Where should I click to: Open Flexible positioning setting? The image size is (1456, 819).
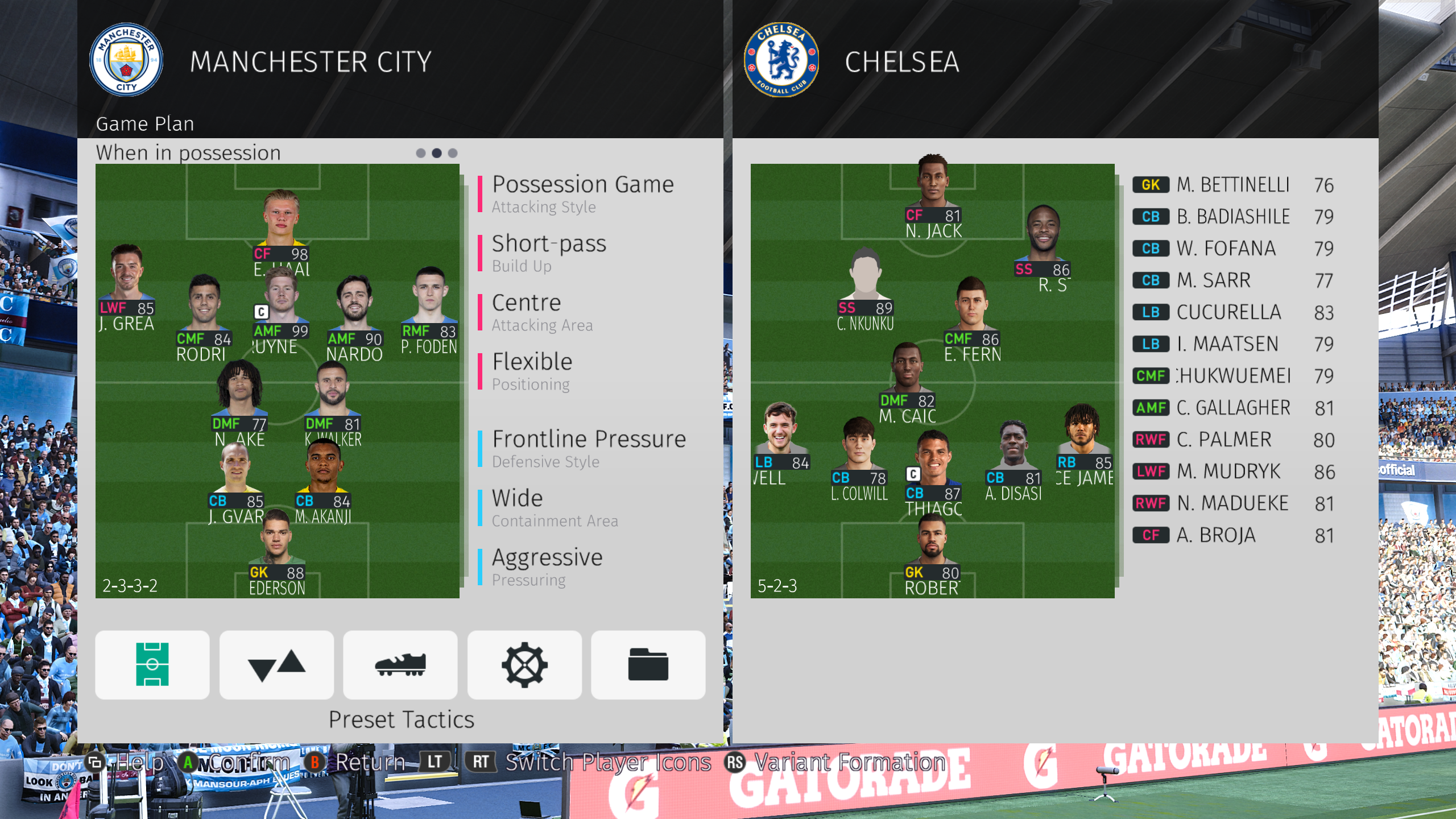[532, 371]
